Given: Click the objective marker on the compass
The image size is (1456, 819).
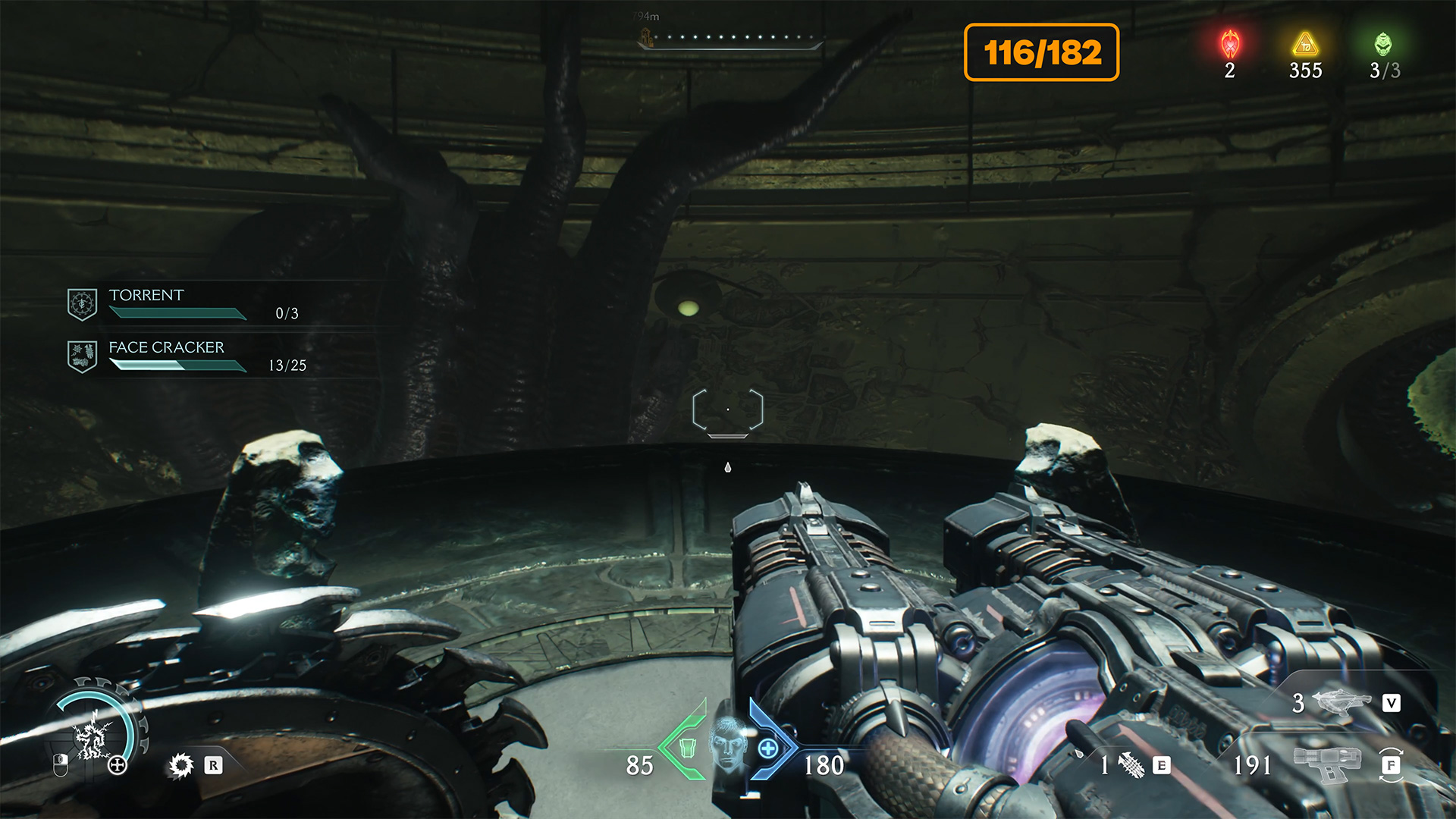Looking at the screenshot, I should 646,36.
